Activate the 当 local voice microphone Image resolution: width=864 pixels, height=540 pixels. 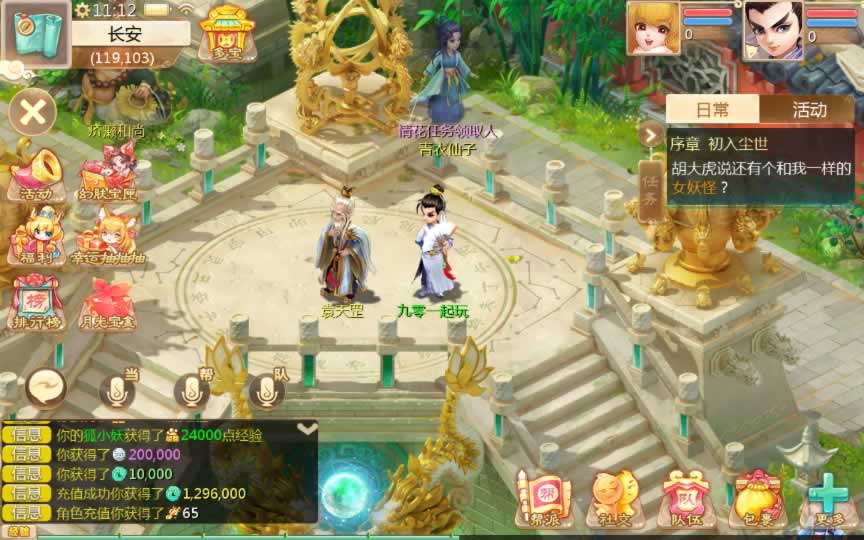[x=116, y=391]
